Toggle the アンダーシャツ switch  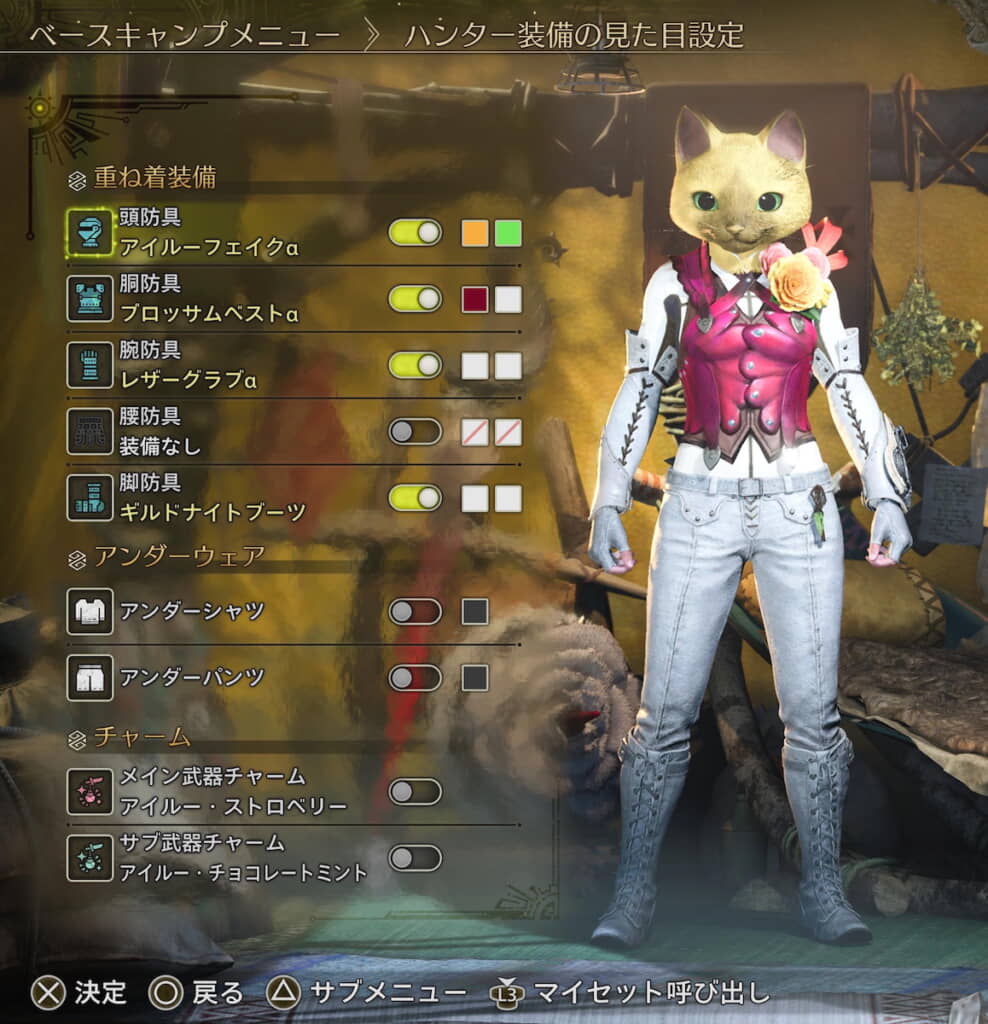(415, 611)
